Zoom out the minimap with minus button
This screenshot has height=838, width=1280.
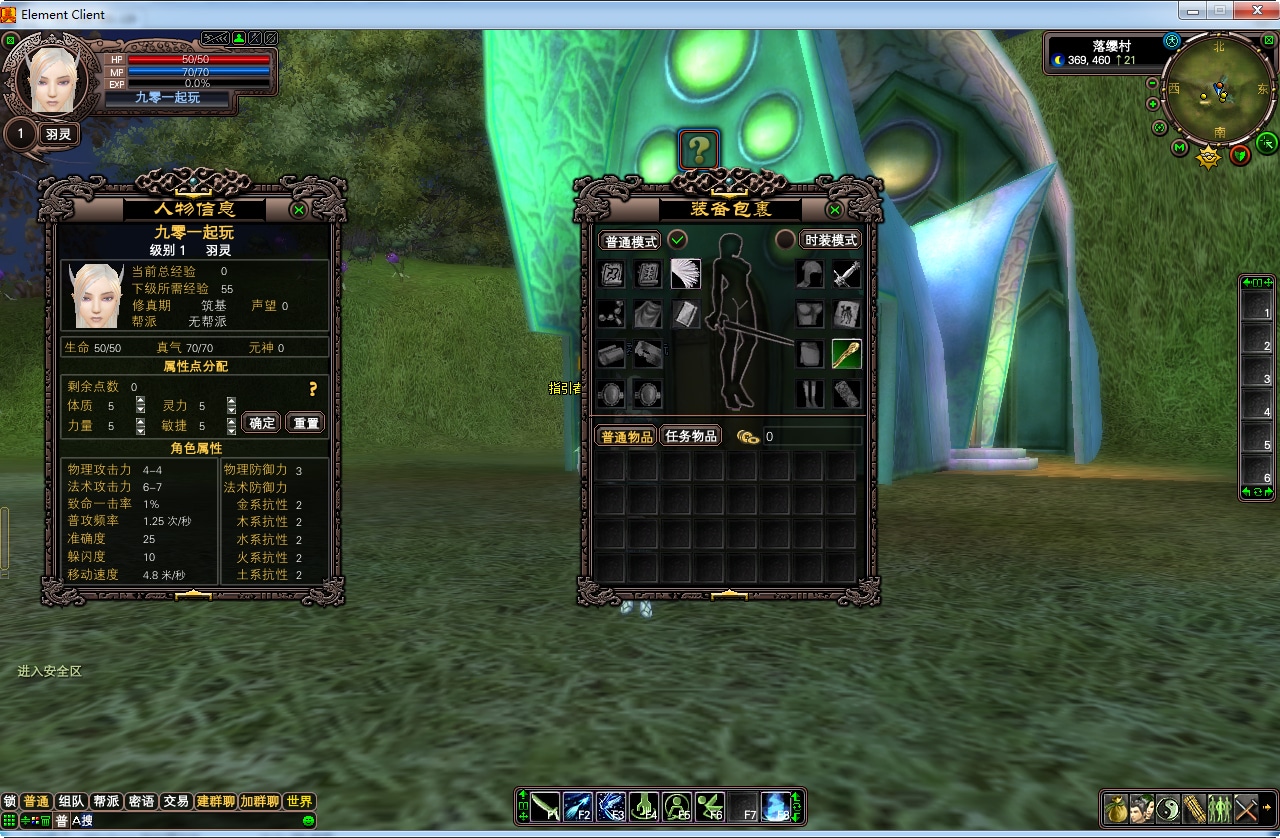click(x=1153, y=83)
